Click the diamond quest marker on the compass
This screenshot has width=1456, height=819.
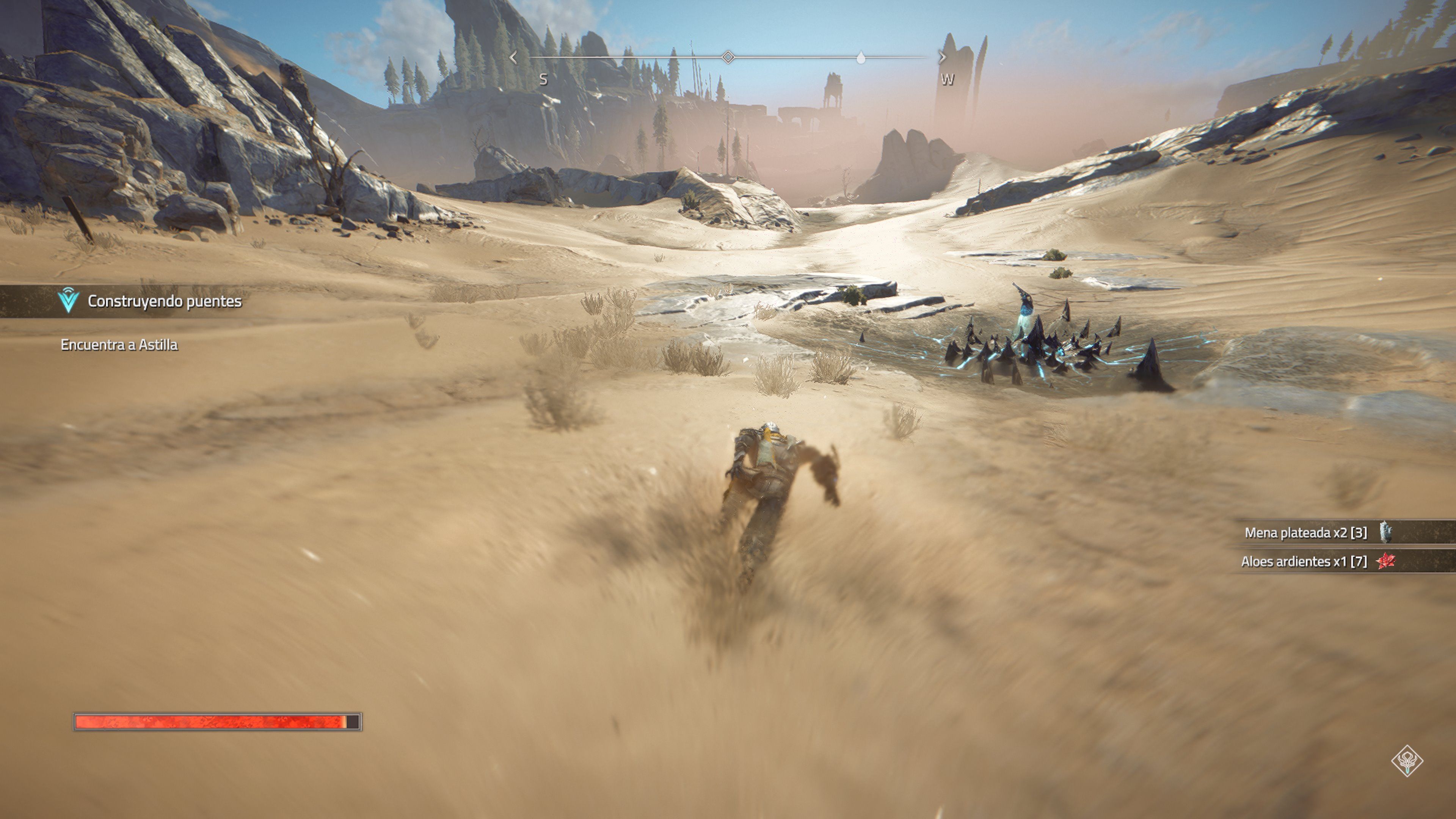728,57
